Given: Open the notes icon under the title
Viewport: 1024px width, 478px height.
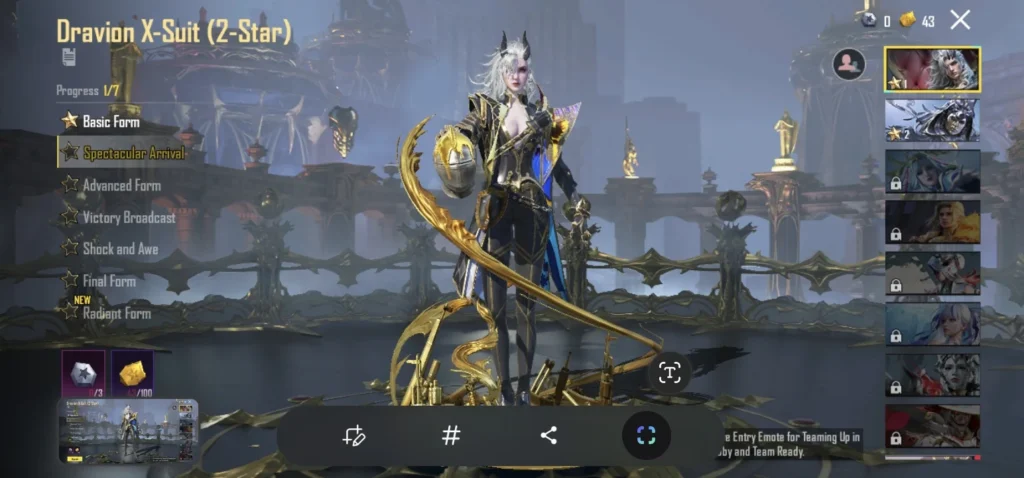Looking at the screenshot, I should pos(68,56).
